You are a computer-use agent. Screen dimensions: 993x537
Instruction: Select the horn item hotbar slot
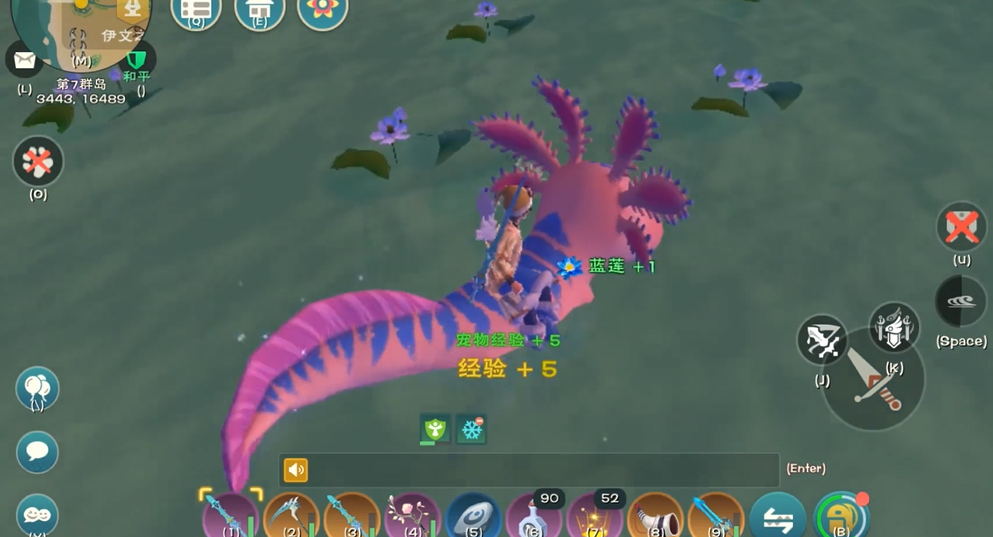(x=655, y=517)
